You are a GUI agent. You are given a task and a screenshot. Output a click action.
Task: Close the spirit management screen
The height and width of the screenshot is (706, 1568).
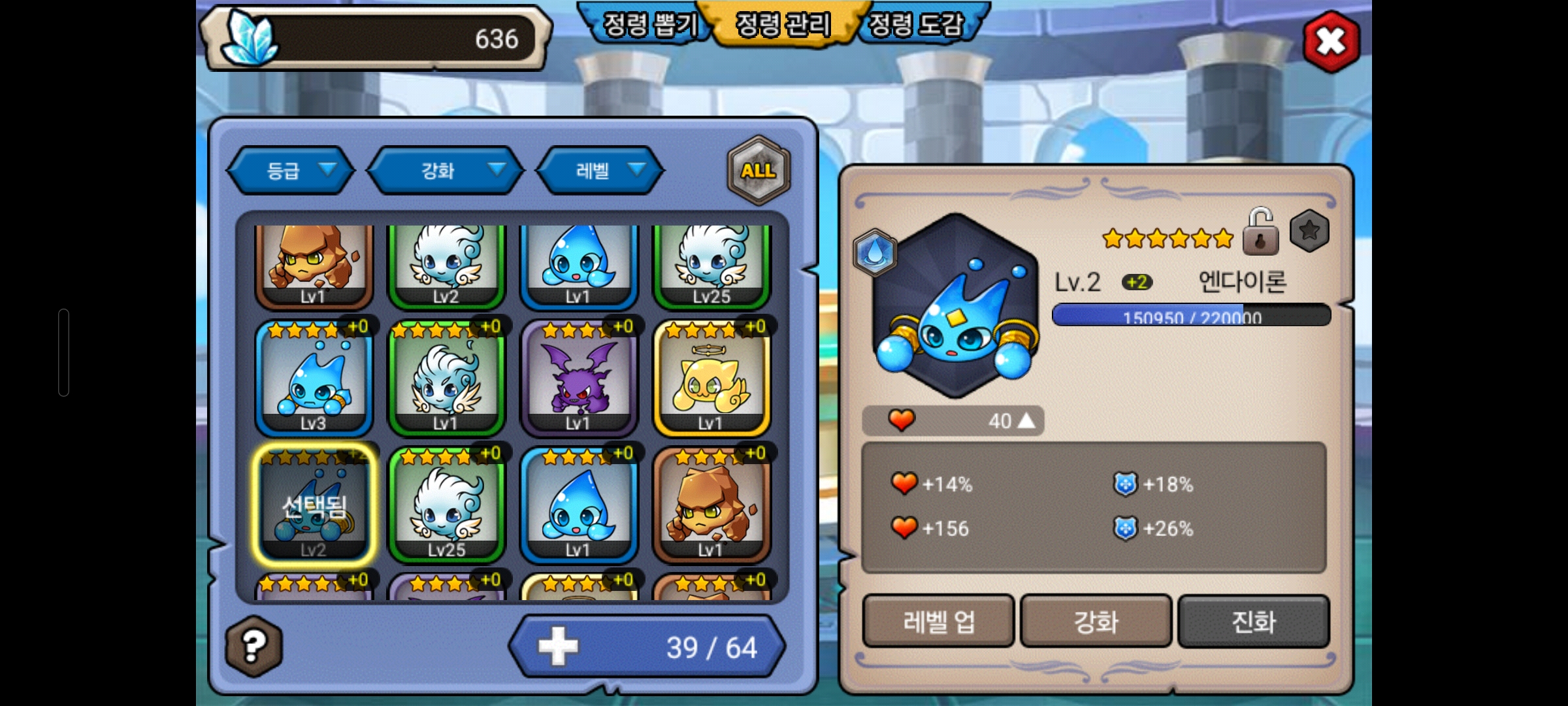pos(1331,42)
